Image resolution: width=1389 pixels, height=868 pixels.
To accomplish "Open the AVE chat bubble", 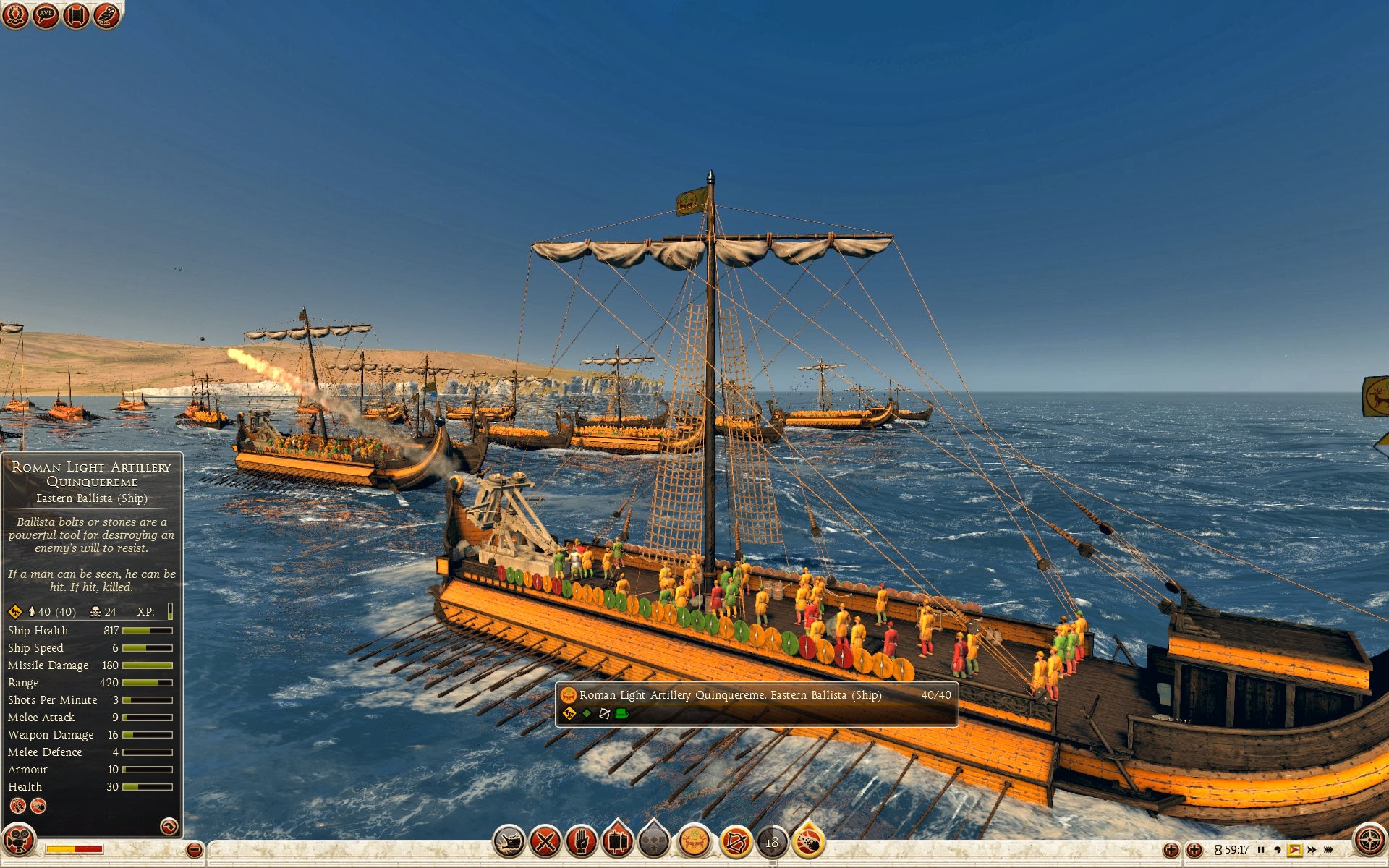I will pos(46,14).
